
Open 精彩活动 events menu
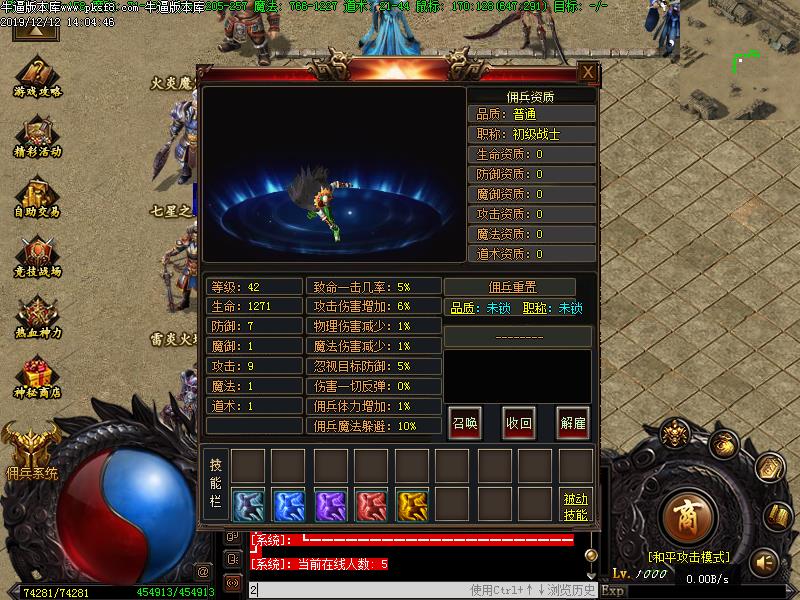pyautogui.click(x=38, y=137)
